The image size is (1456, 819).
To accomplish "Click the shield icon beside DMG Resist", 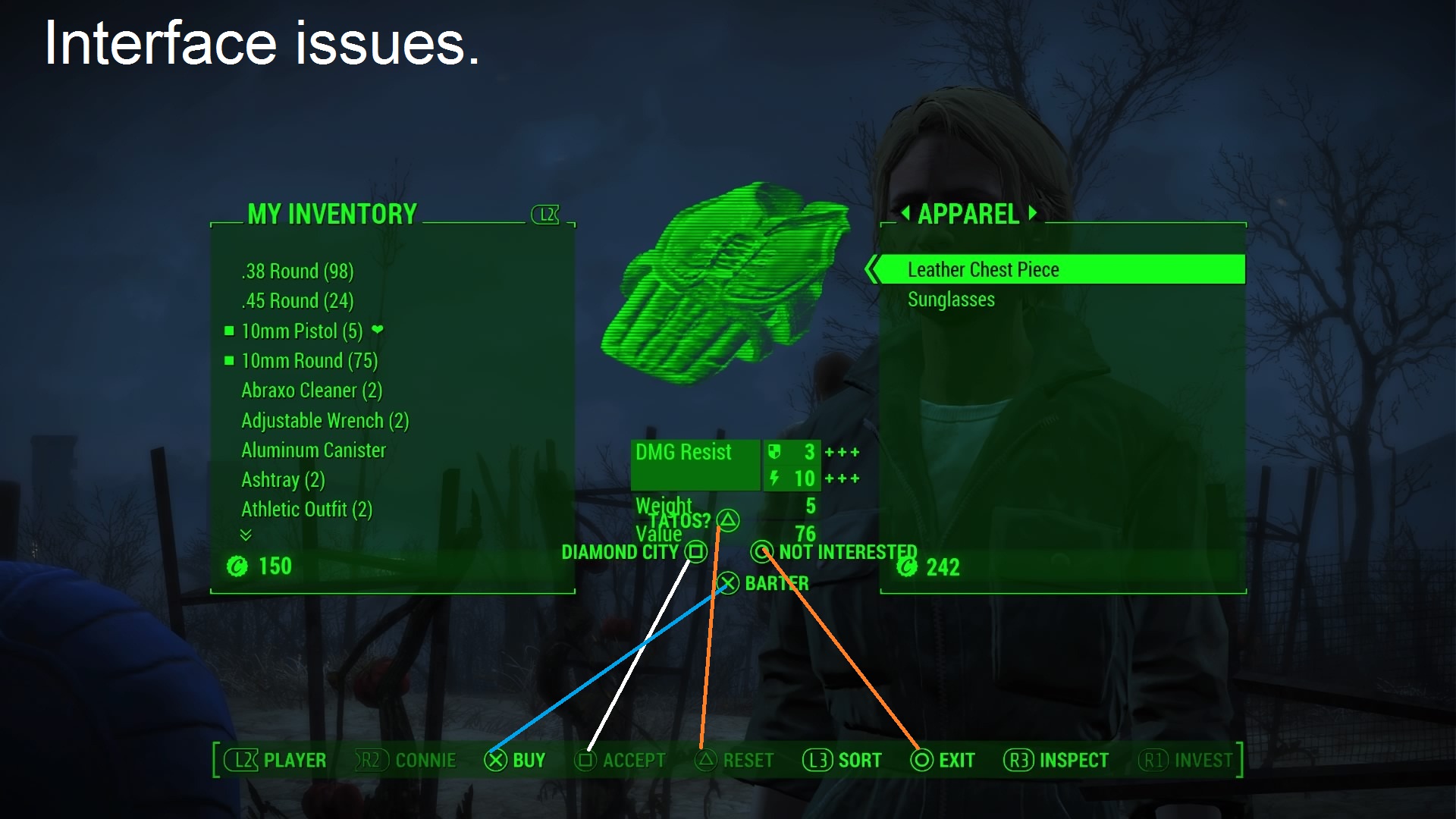I will 774,453.
